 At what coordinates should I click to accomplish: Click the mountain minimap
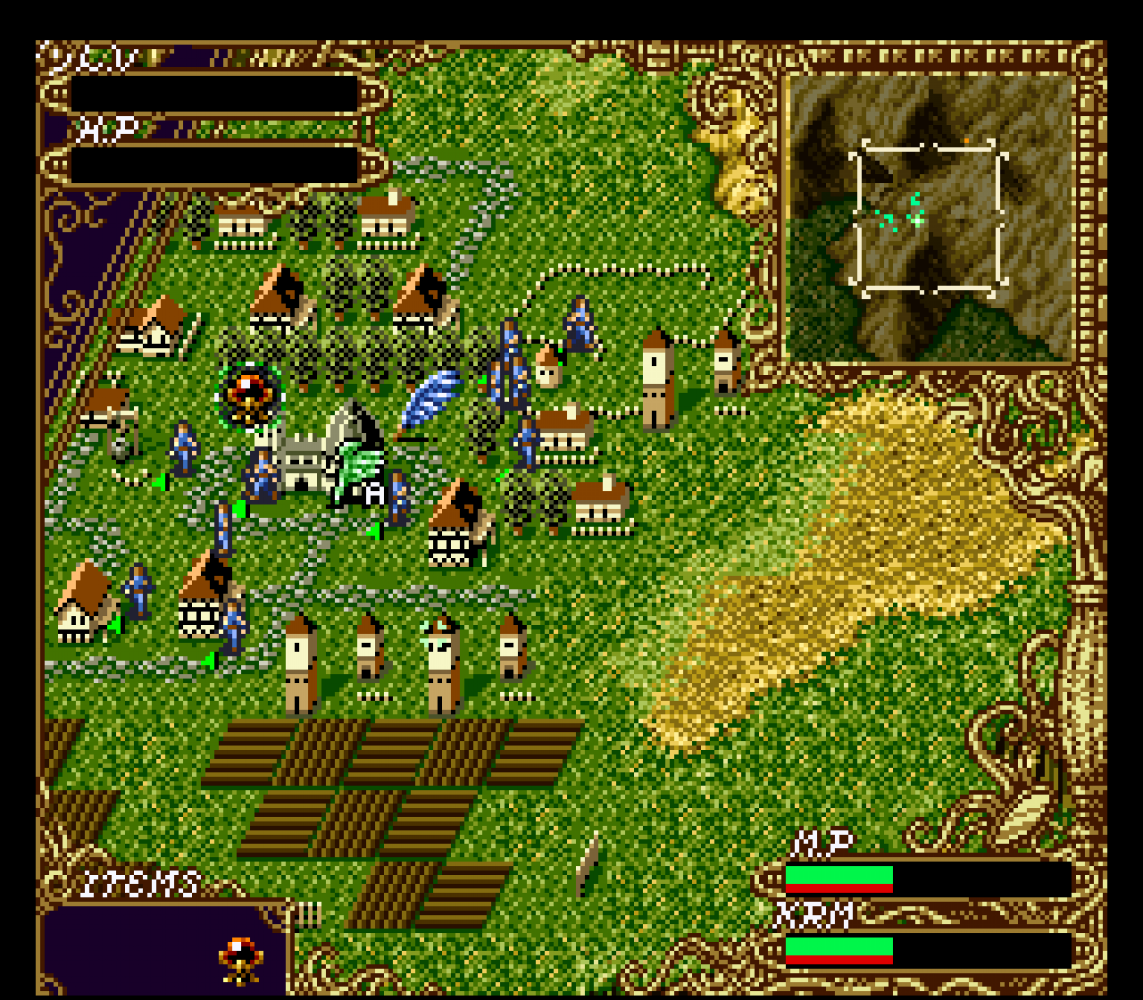pos(930,217)
